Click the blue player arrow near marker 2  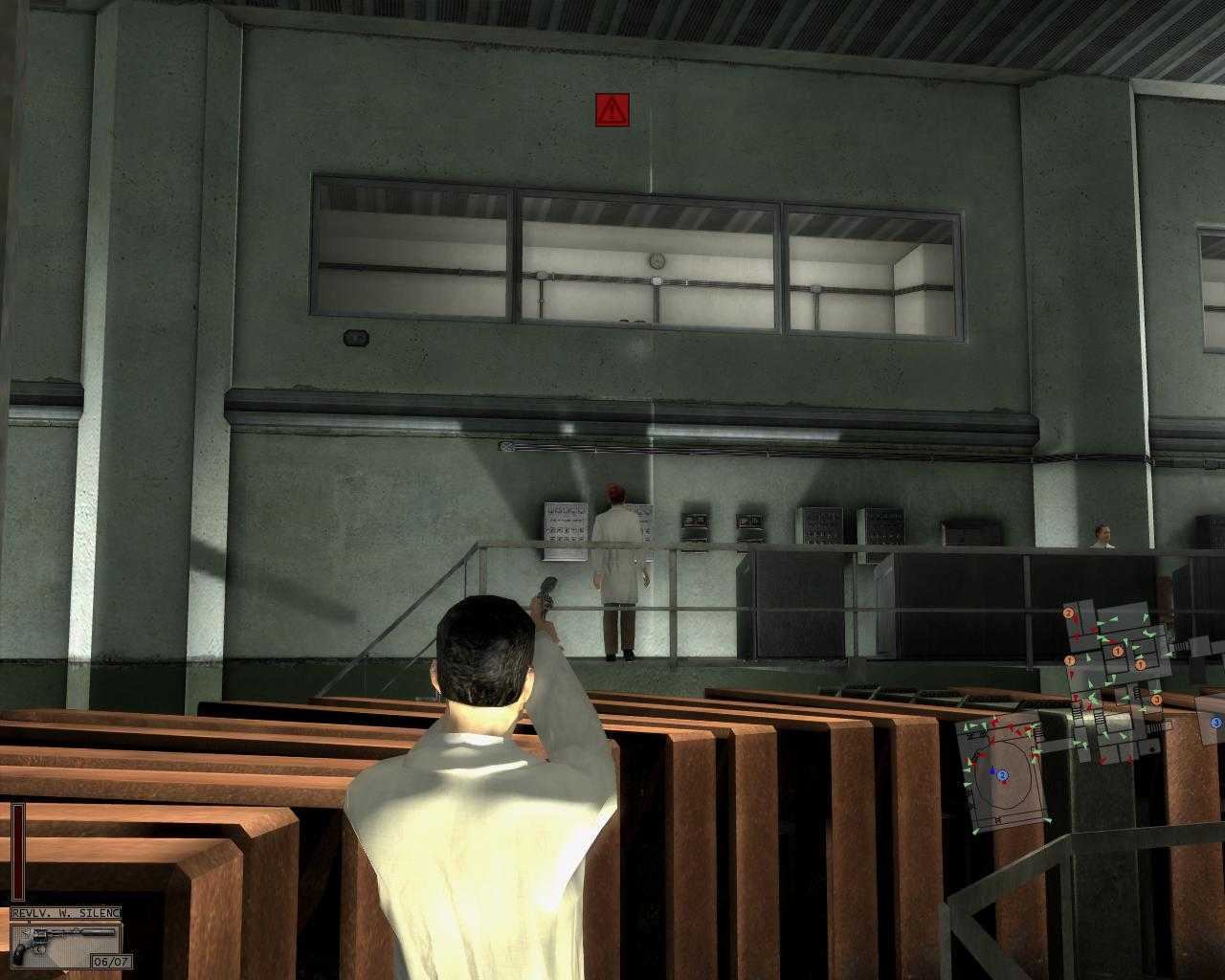coord(992,769)
